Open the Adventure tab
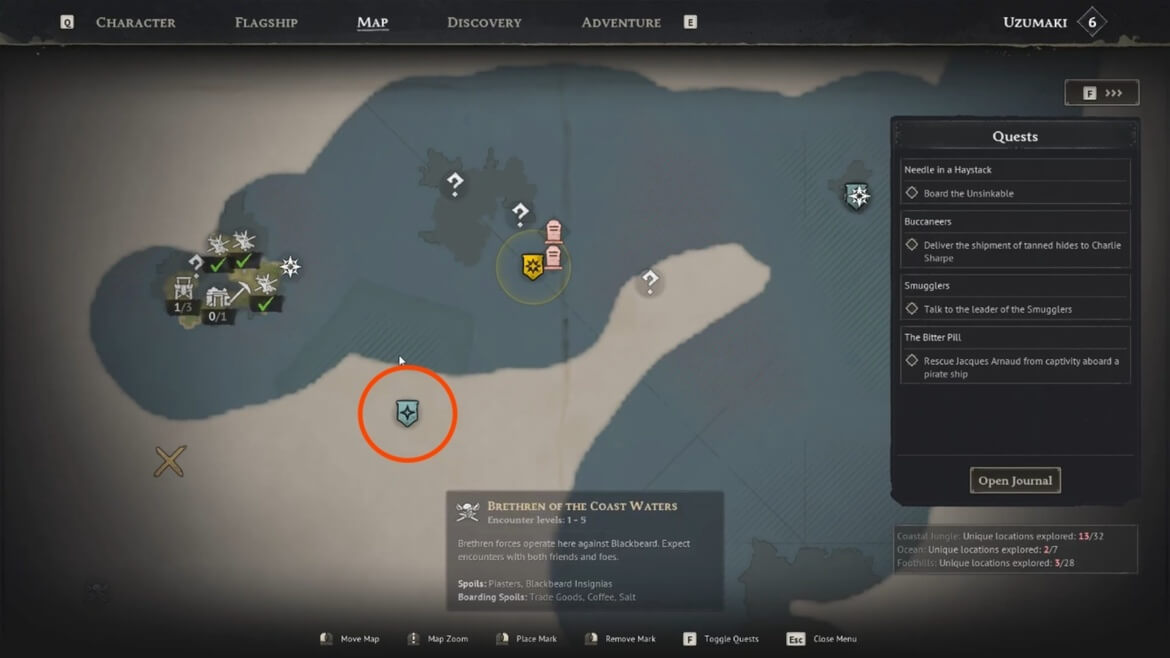The image size is (1170, 658). pos(621,22)
